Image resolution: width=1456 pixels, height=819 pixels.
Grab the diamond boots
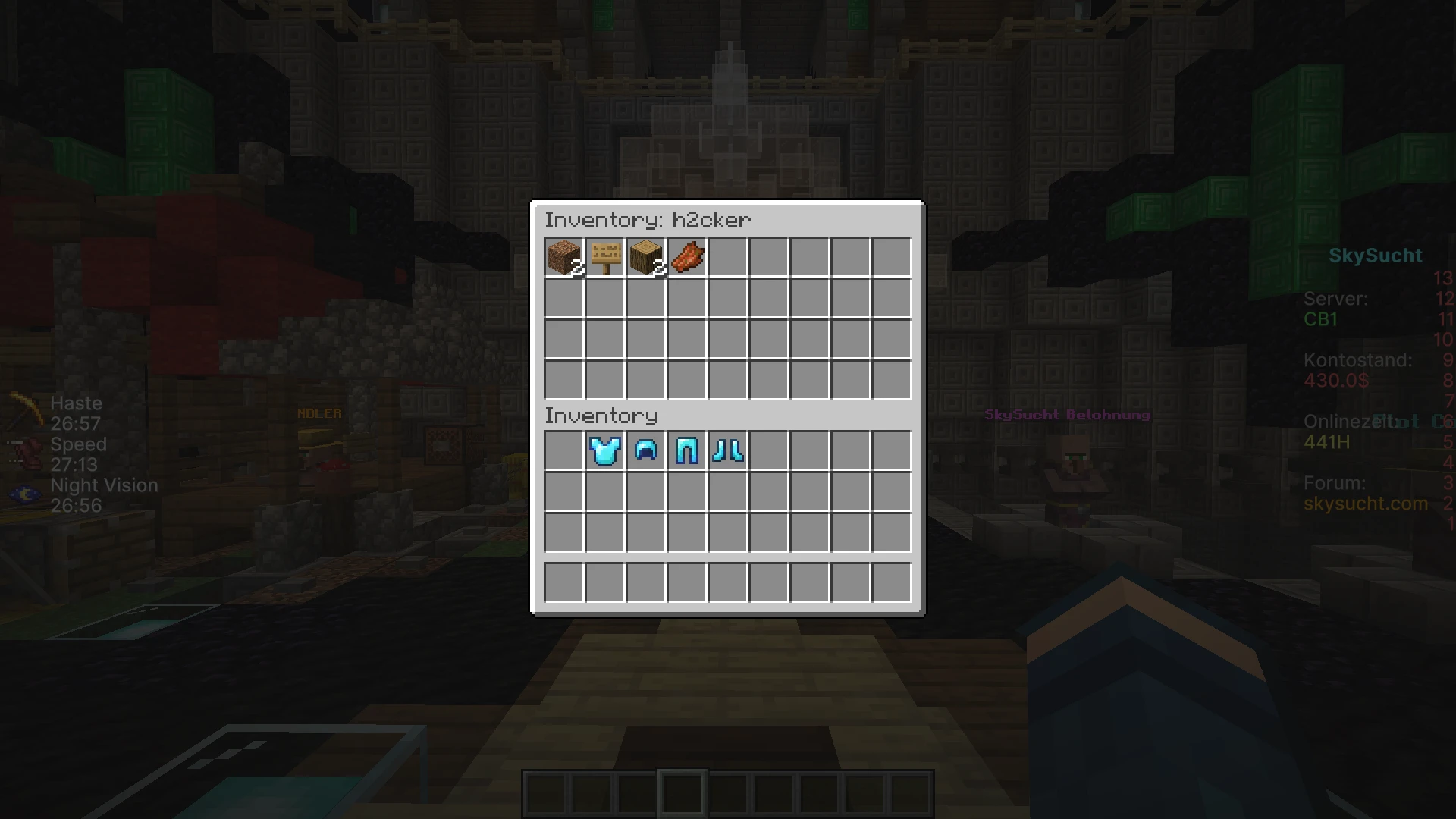click(728, 450)
